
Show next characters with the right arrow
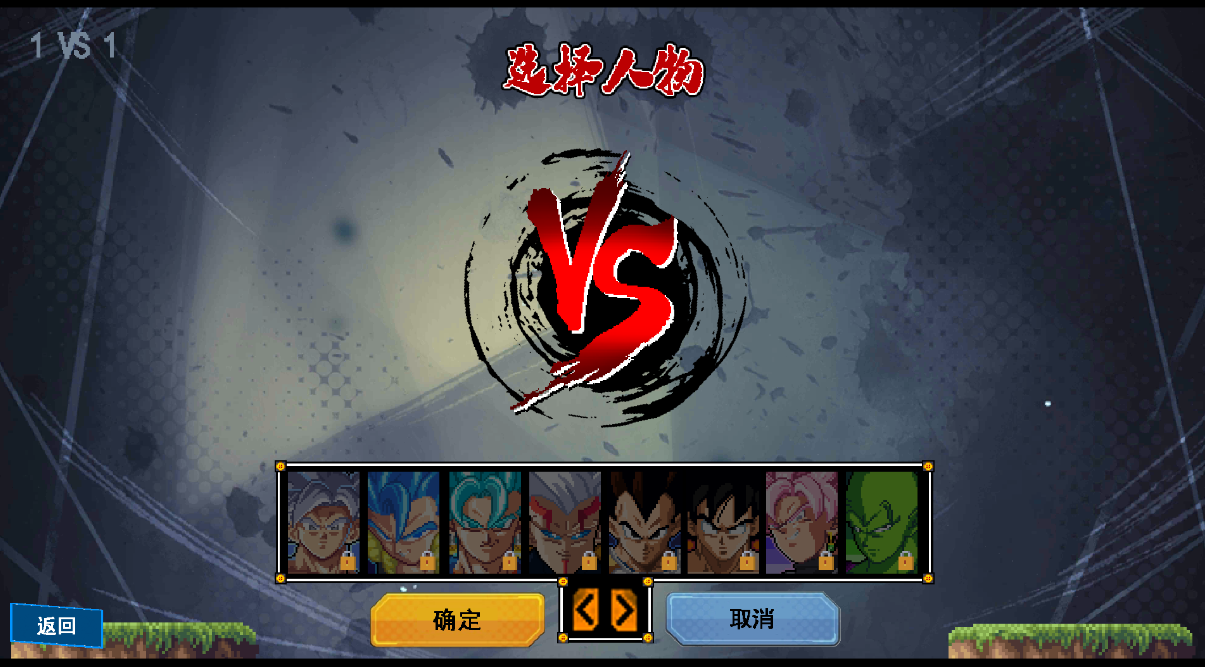pos(625,610)
